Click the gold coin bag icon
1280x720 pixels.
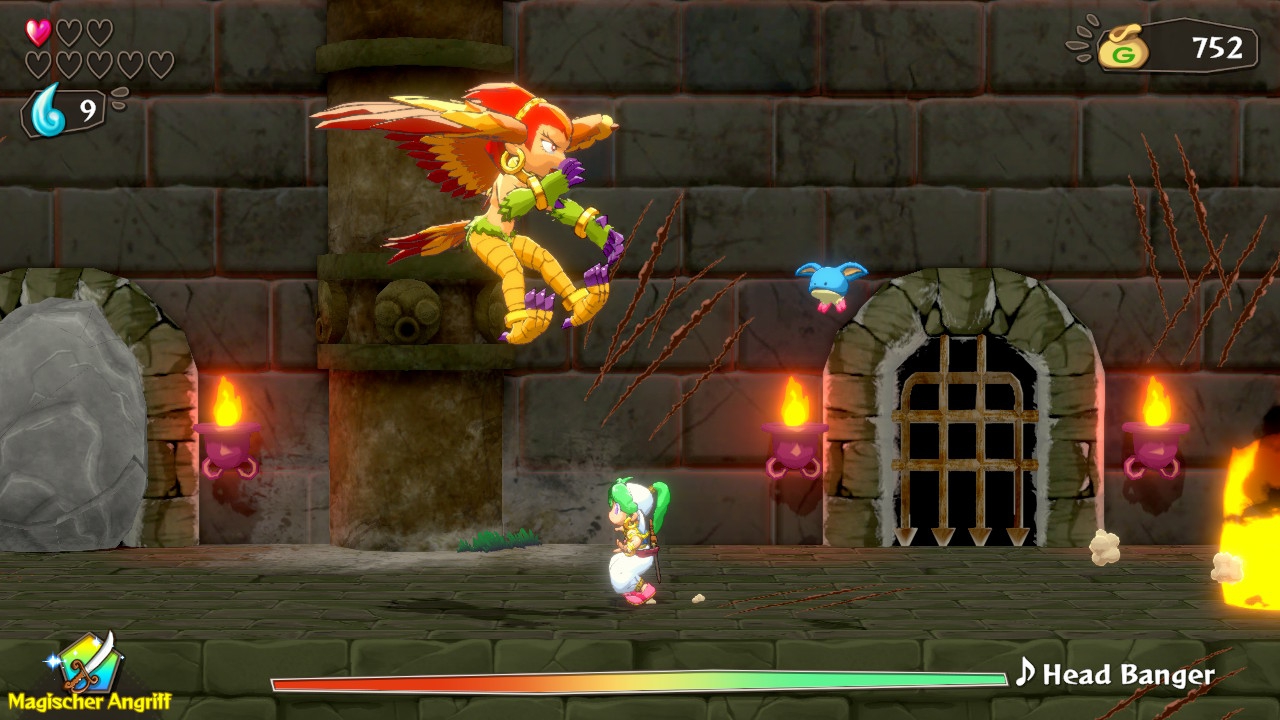tap(1122, 48)
